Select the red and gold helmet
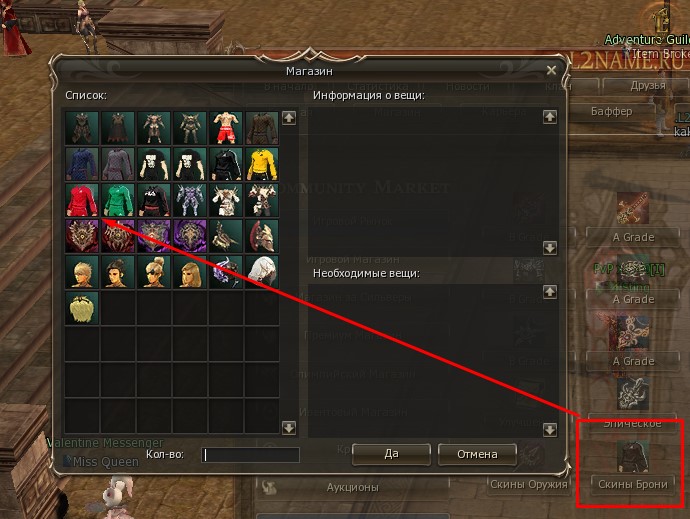Viewport: 690px width, 519px height. [x=261, y=234]
